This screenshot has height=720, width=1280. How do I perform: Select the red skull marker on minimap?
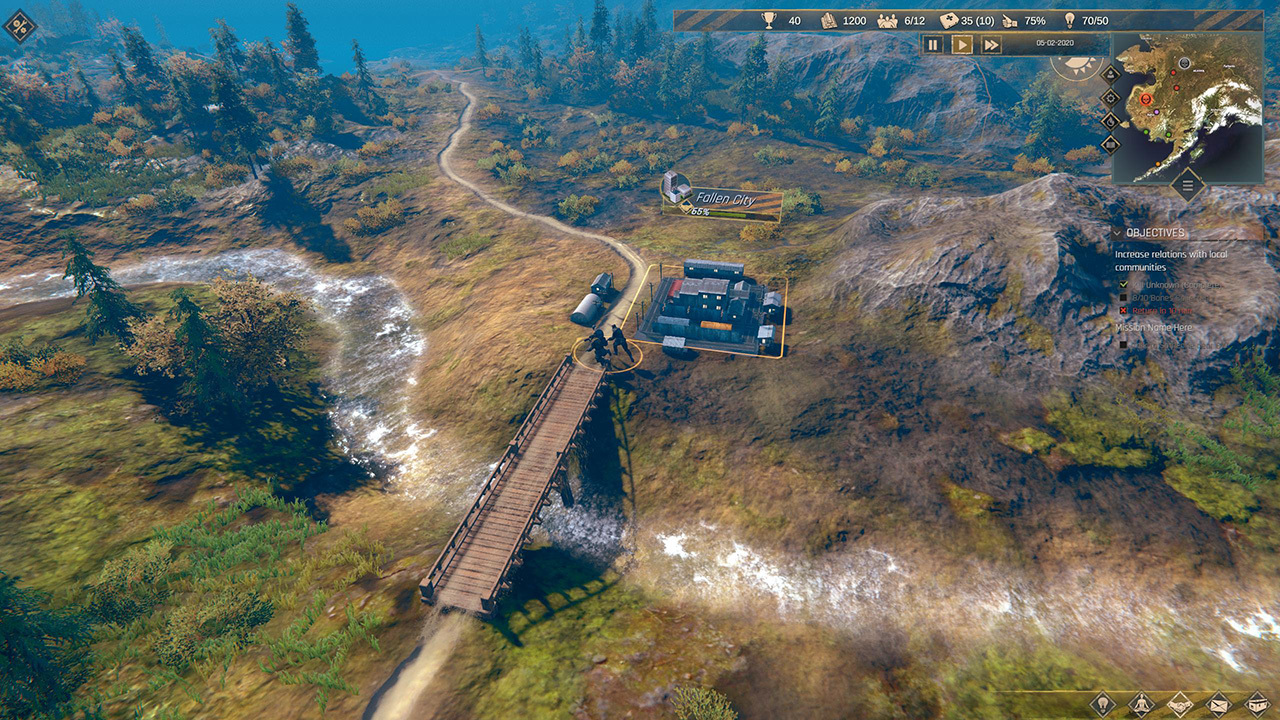click(1144, 100)
